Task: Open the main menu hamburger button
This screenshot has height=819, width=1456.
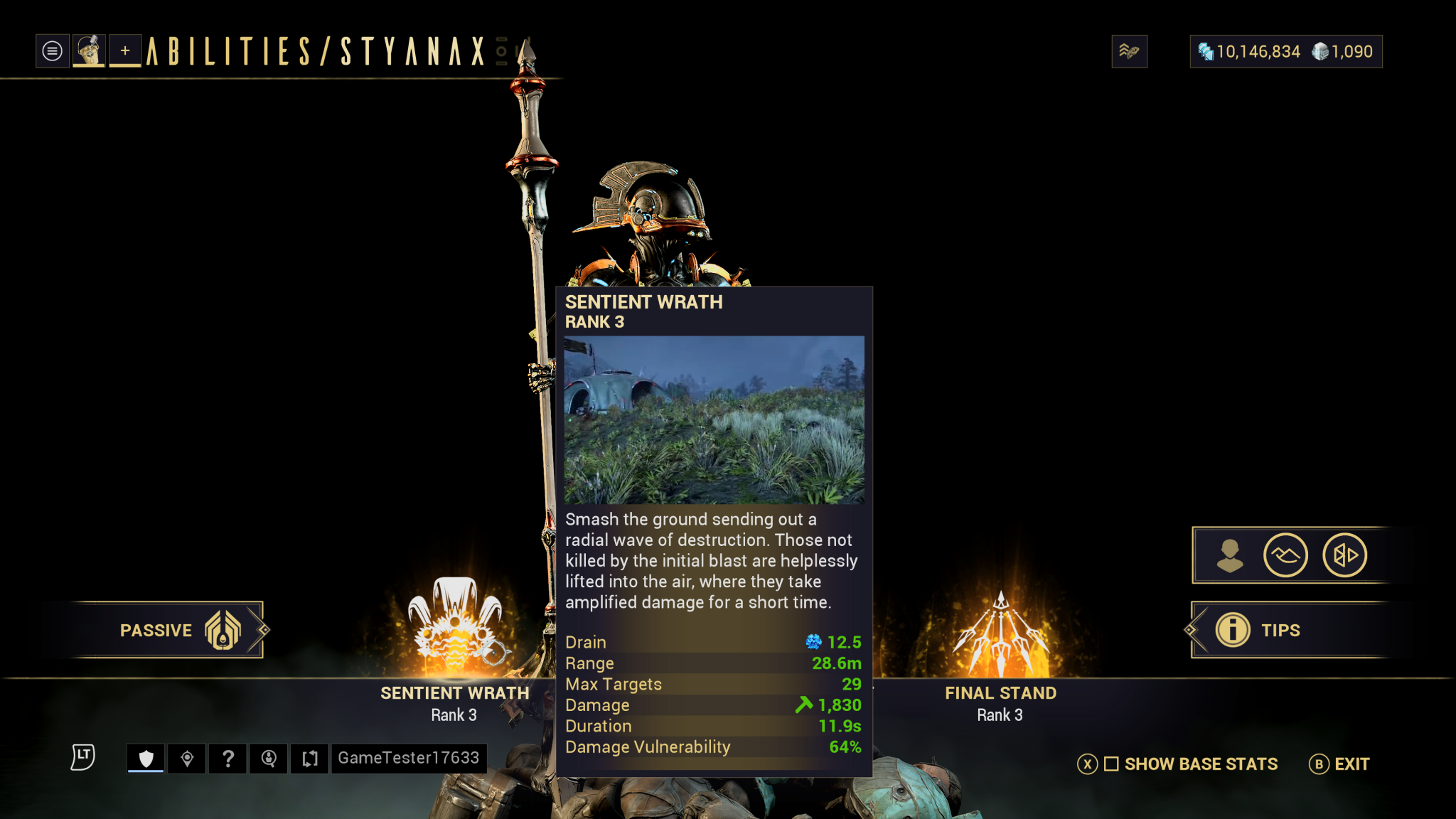Action: tap(52, 51)
